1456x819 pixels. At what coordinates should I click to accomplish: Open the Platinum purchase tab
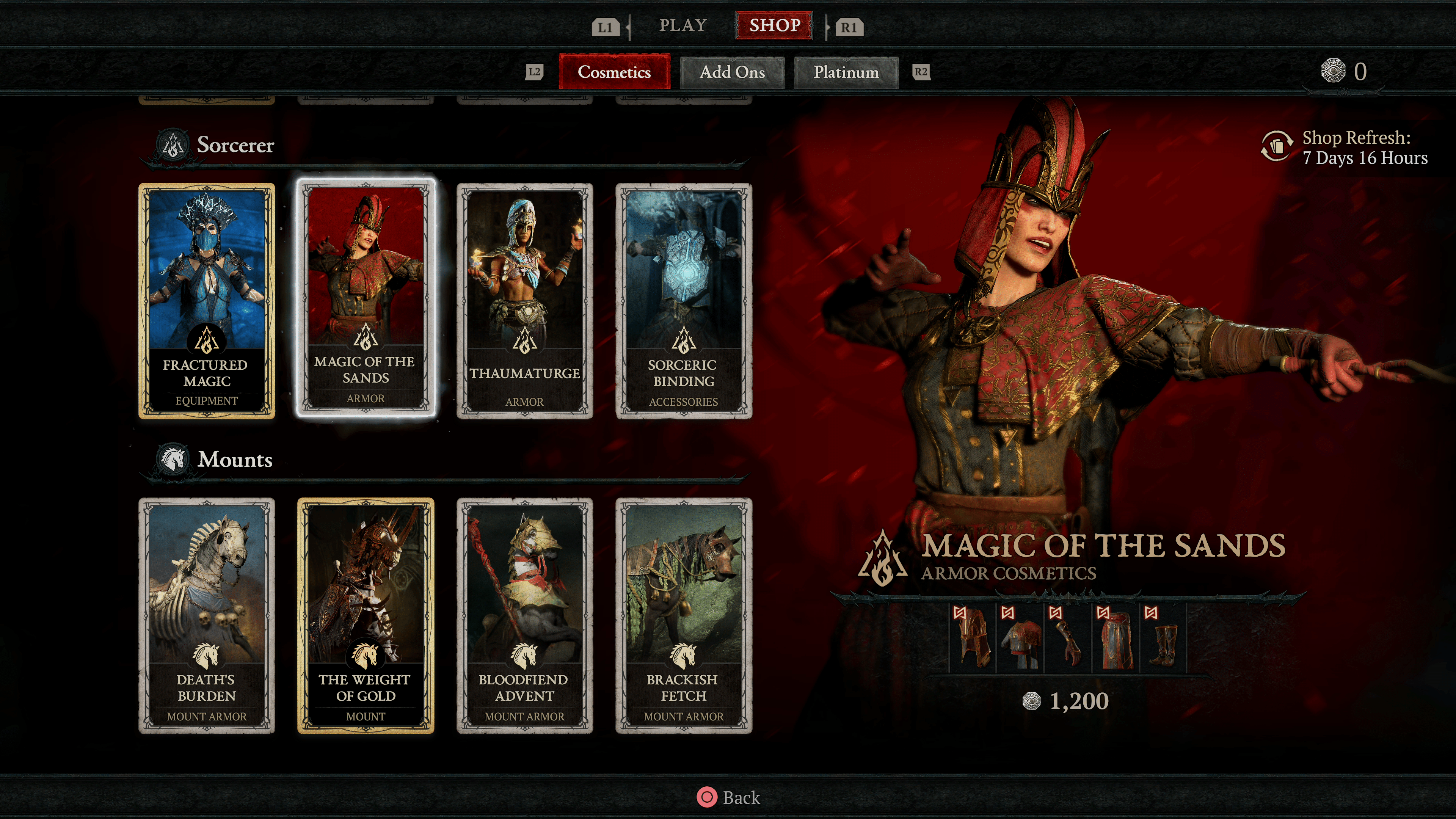(x=846, y=72)
